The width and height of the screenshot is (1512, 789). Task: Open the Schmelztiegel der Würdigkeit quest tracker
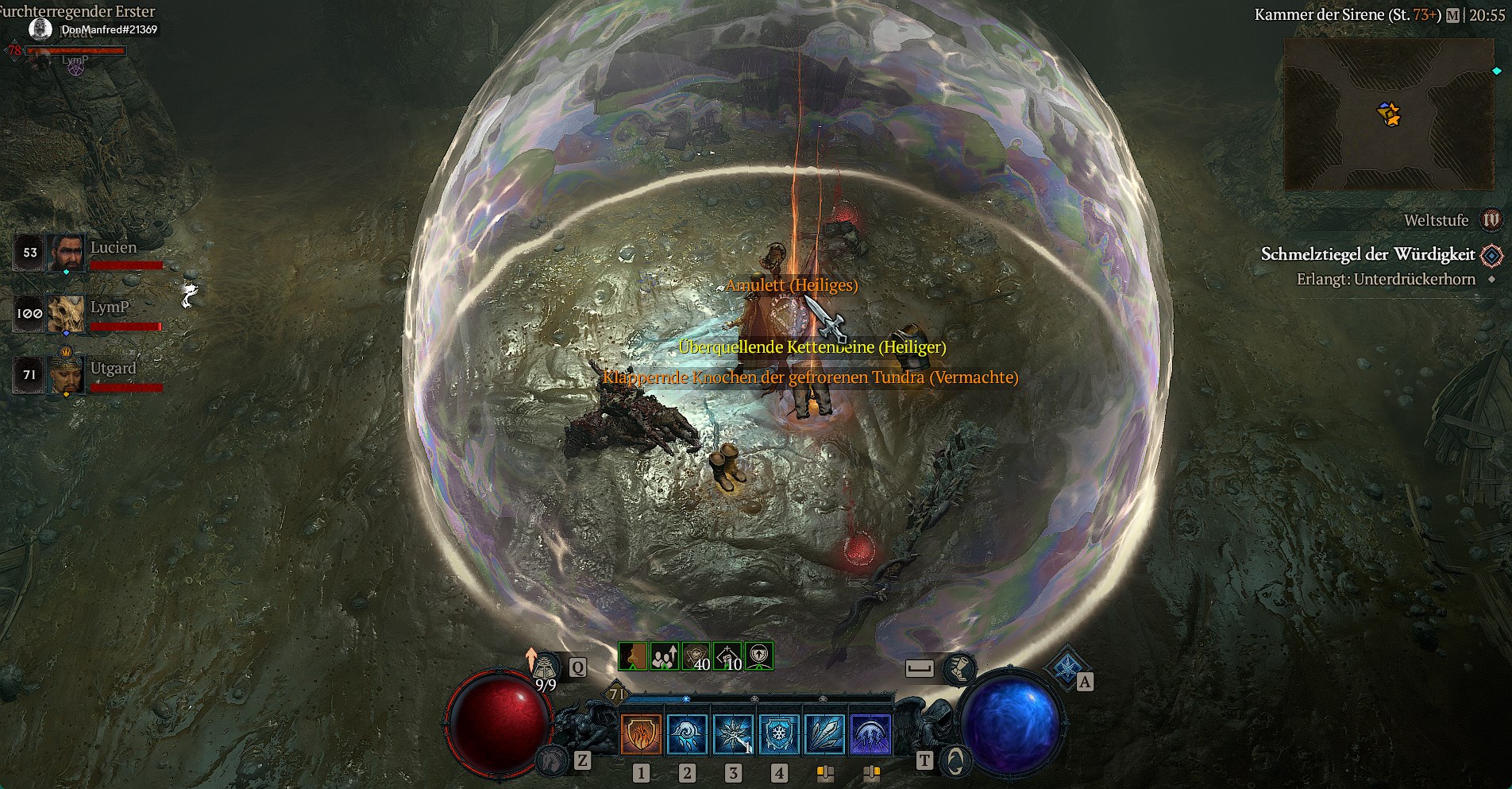tap(1367, 255)
